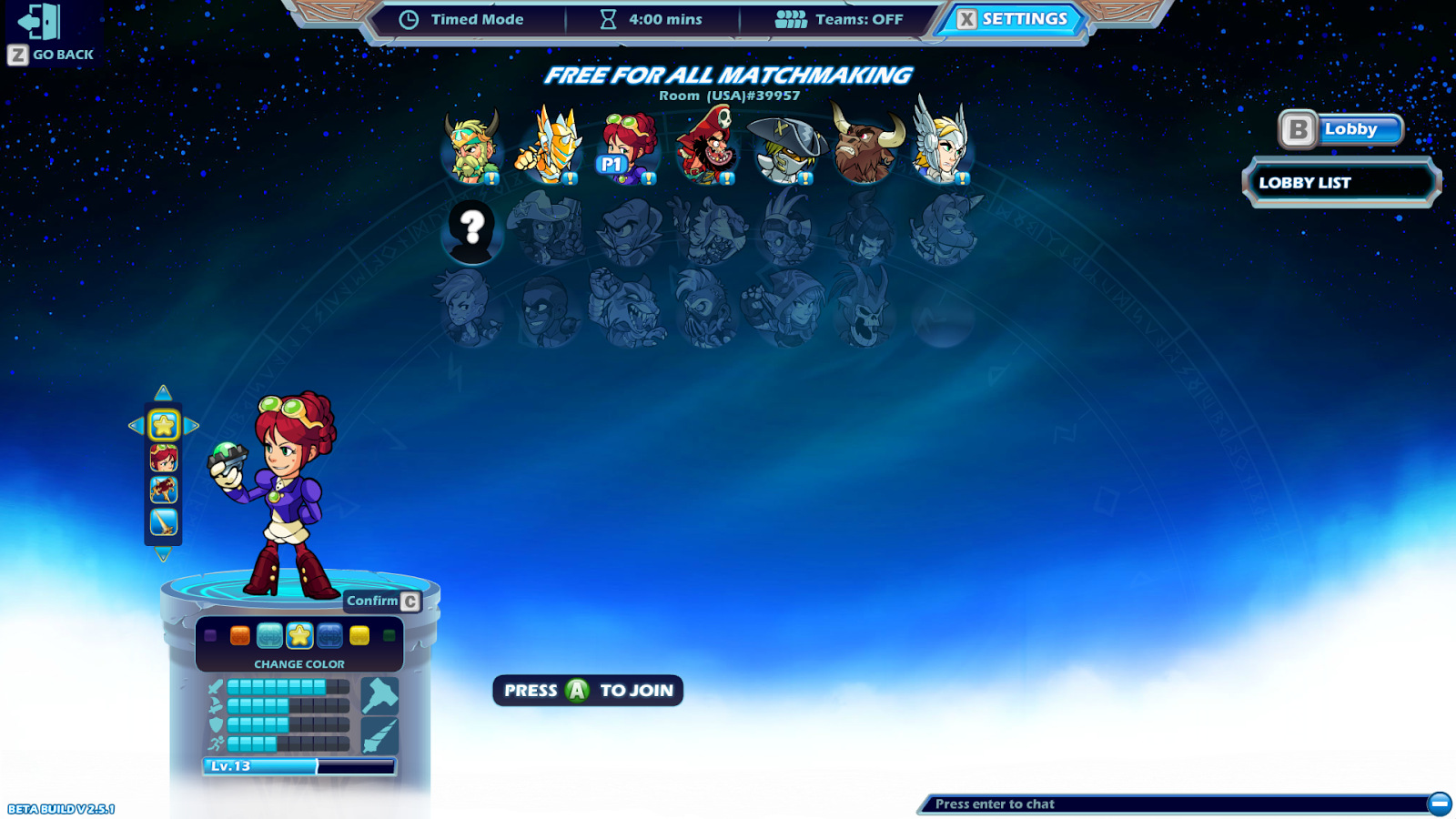Click the clock icon beside Timed Mode

409,18
